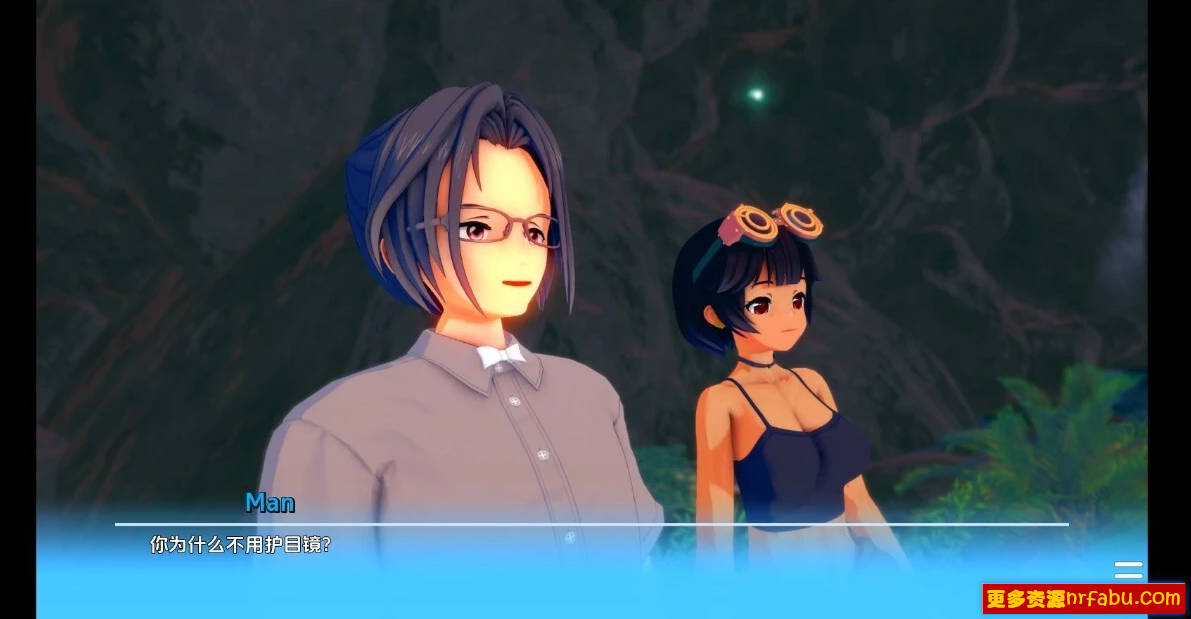Click the nrfabu.com watermark banner
The width and height of the screenshot is (1191, 619).
pos(1084,599)
